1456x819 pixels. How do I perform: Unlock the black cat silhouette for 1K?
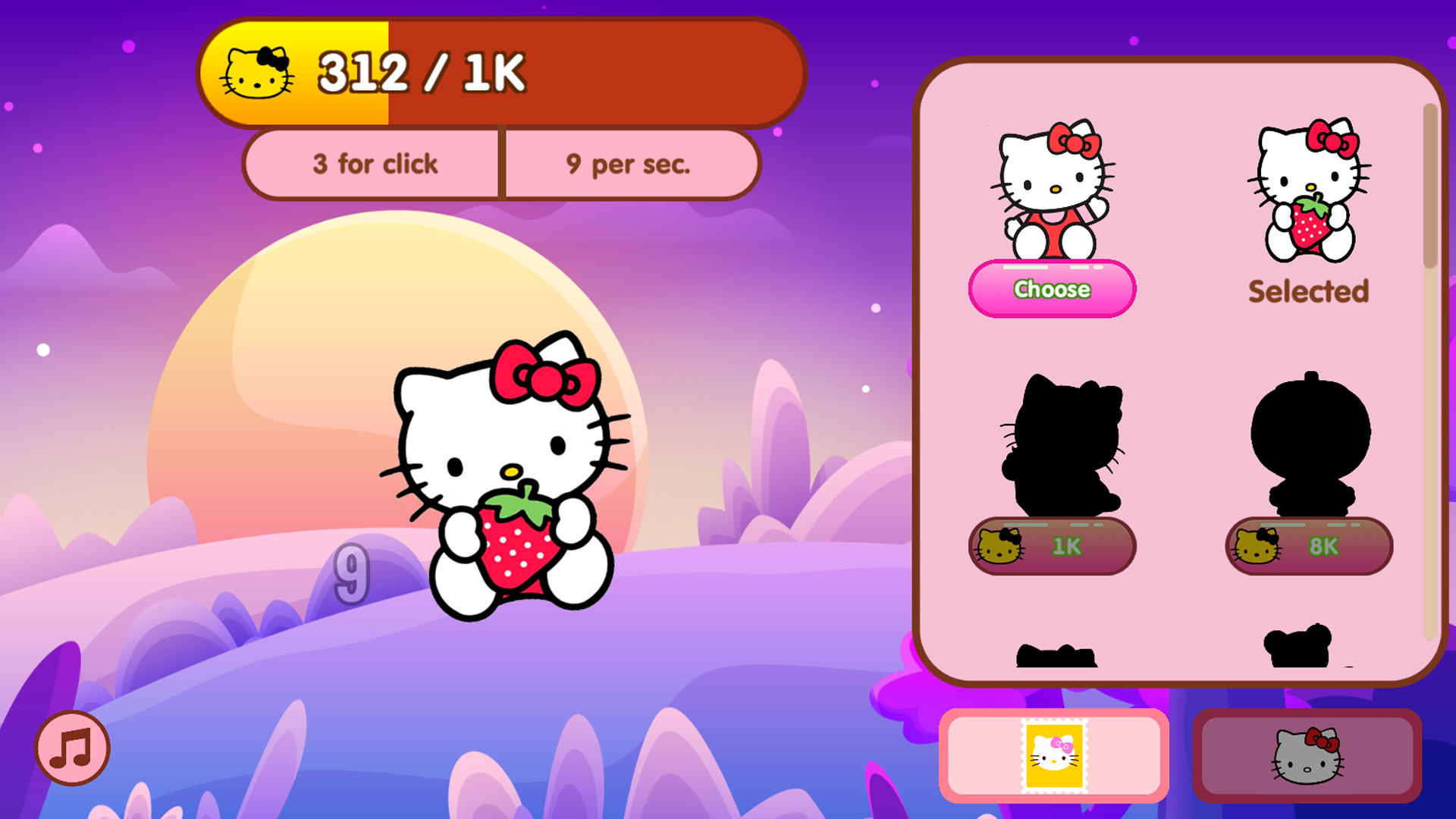pyautogui.click(x=1053, y=545)
